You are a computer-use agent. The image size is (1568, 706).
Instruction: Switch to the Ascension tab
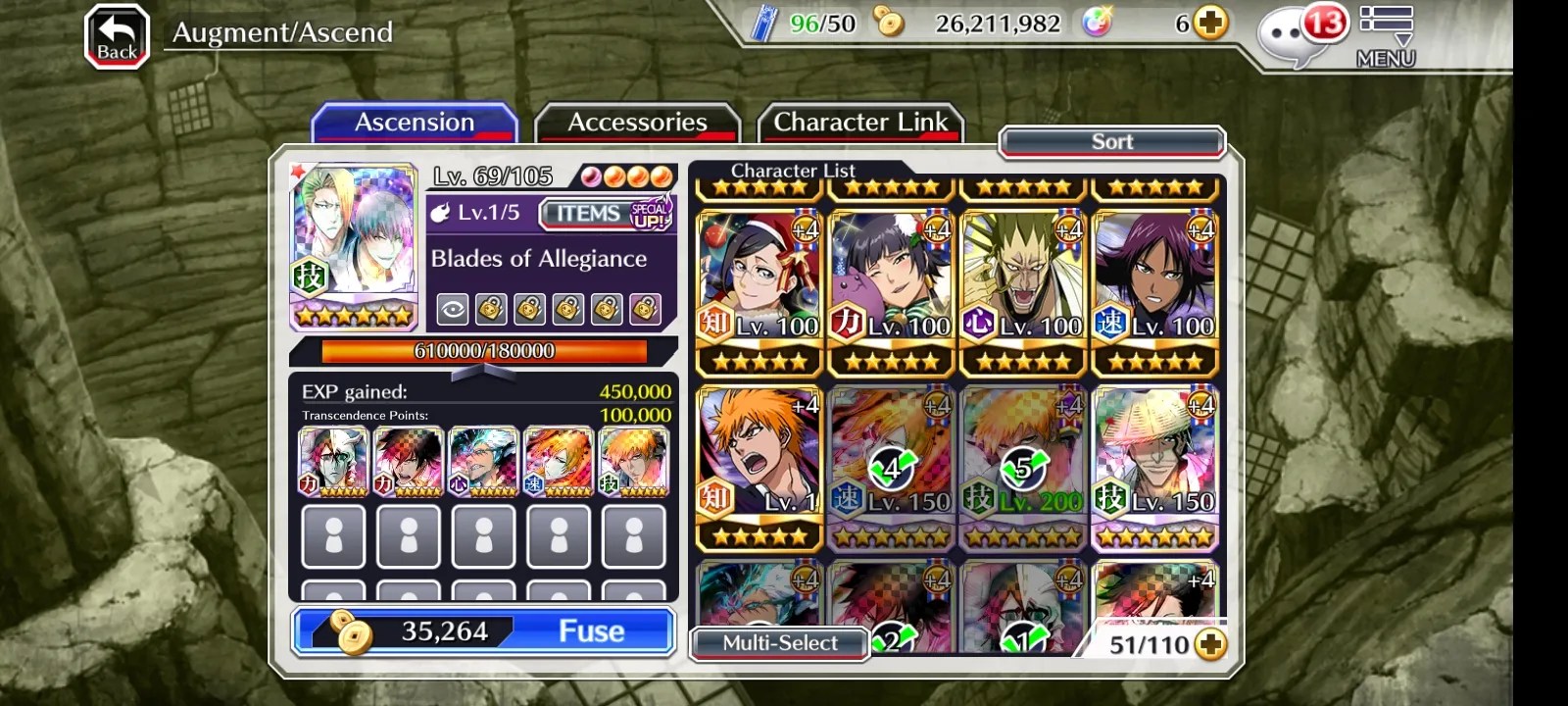coord(415,123)
